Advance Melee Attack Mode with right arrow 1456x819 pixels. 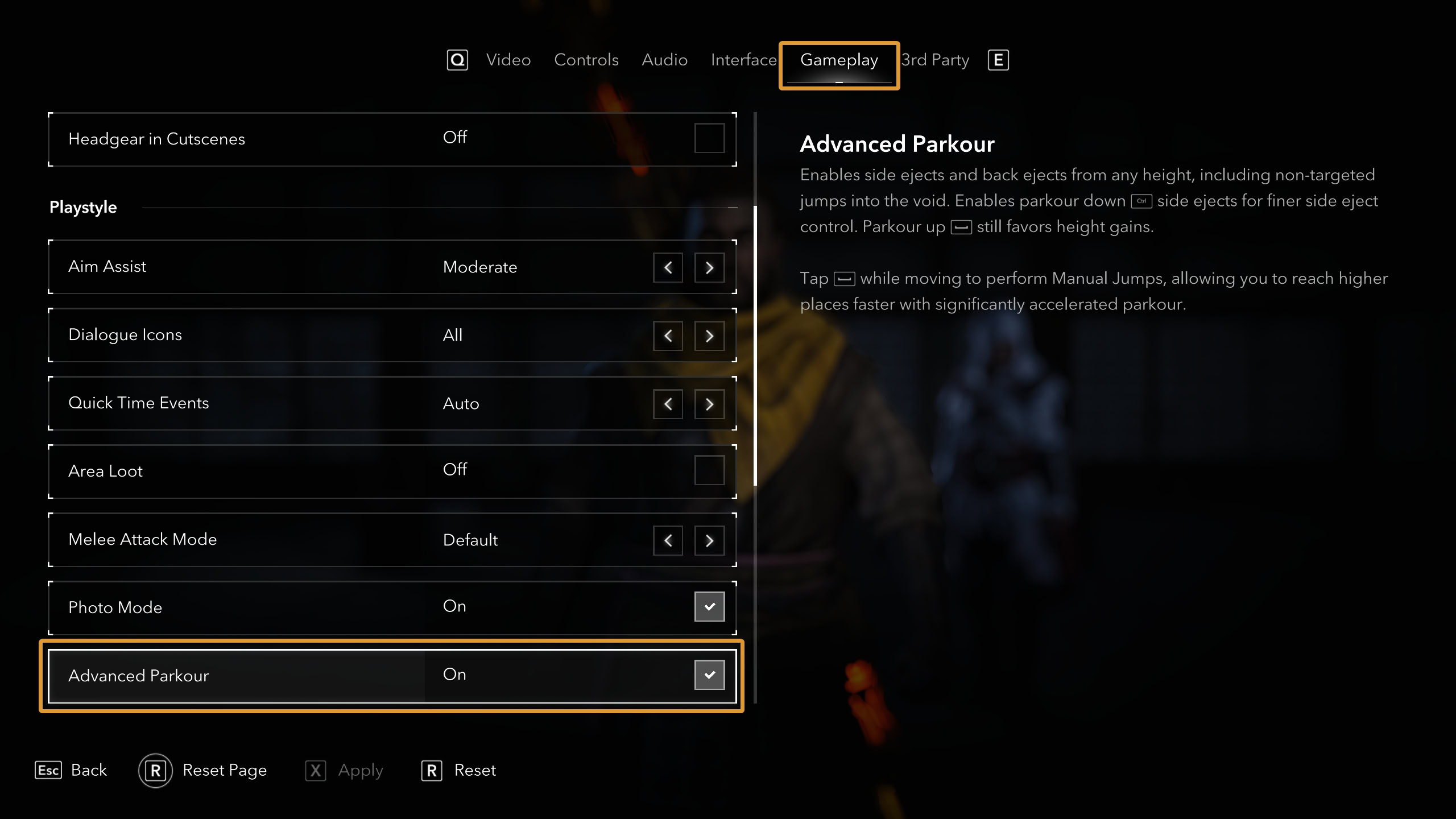pos(709,540)
